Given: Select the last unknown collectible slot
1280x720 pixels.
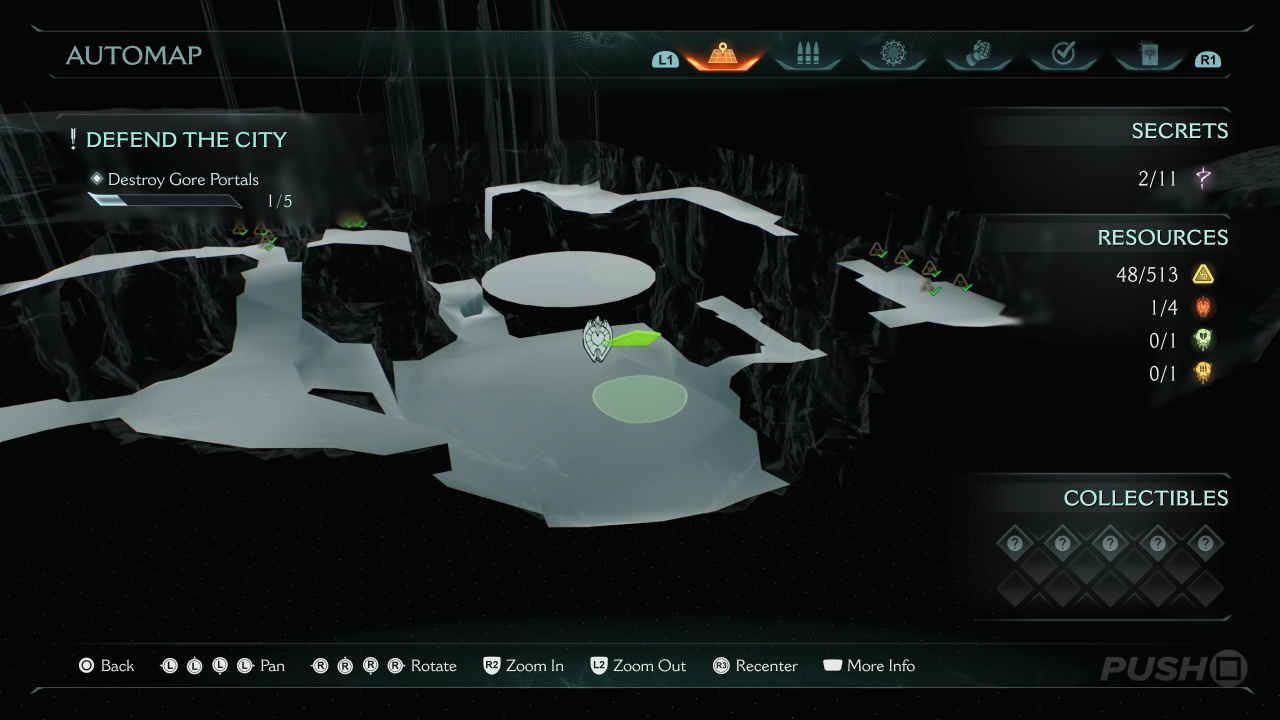Looking at the screenshot, I should (1205, 544).
